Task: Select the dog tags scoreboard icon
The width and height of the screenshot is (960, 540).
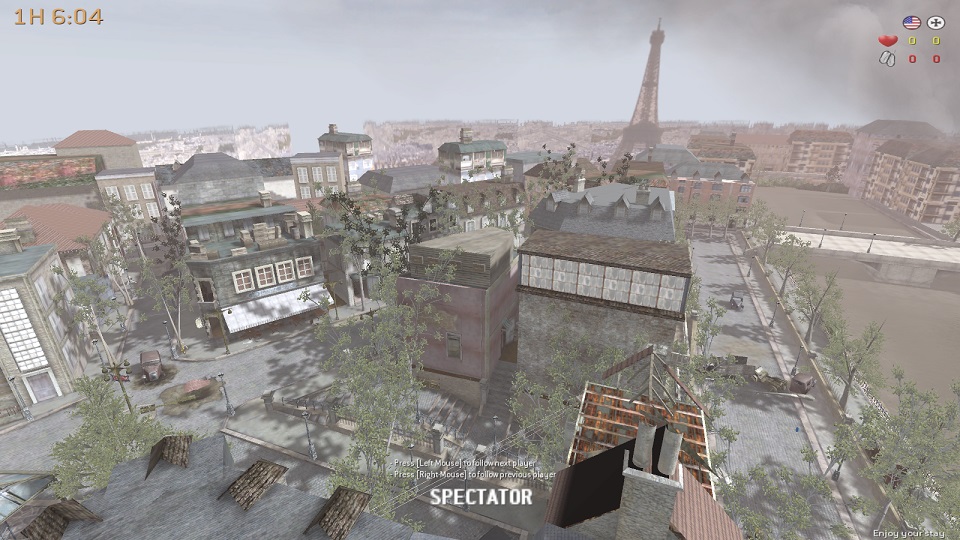Action: [886, 59]
